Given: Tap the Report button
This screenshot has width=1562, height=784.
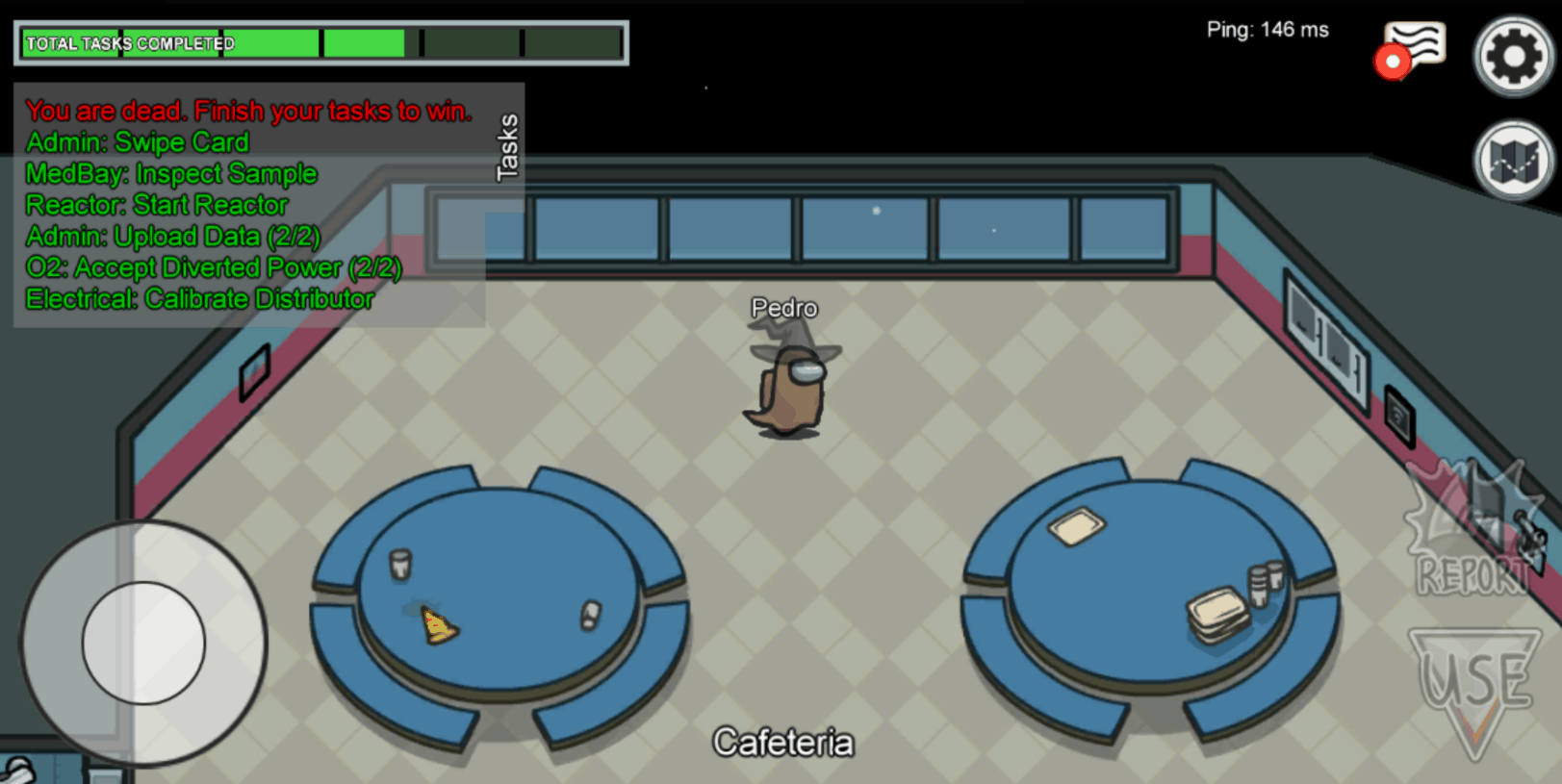Looking at the screenshot, I should click(1472, 532).
